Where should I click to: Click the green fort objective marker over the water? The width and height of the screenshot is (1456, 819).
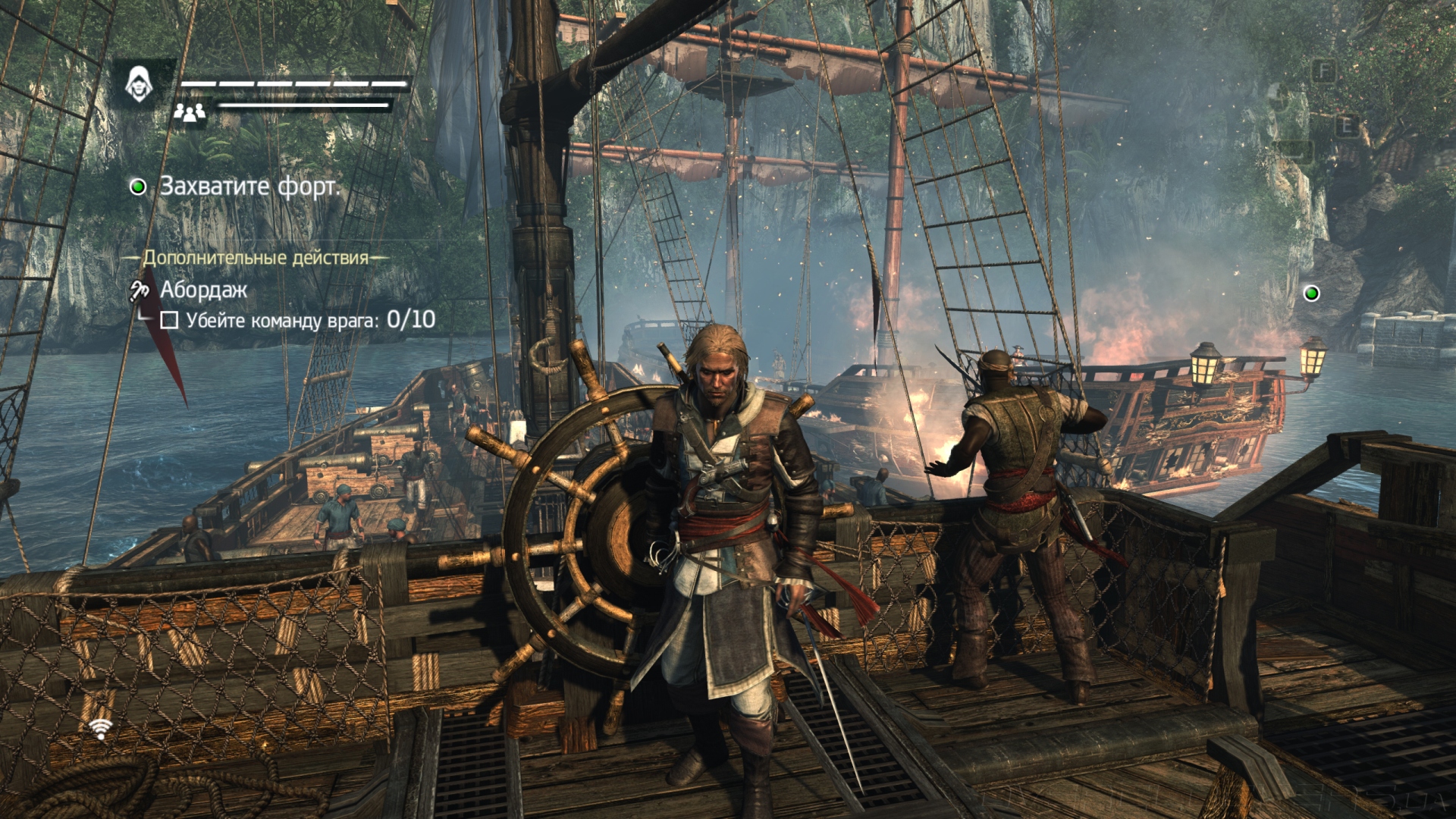tap(1310, 293)
